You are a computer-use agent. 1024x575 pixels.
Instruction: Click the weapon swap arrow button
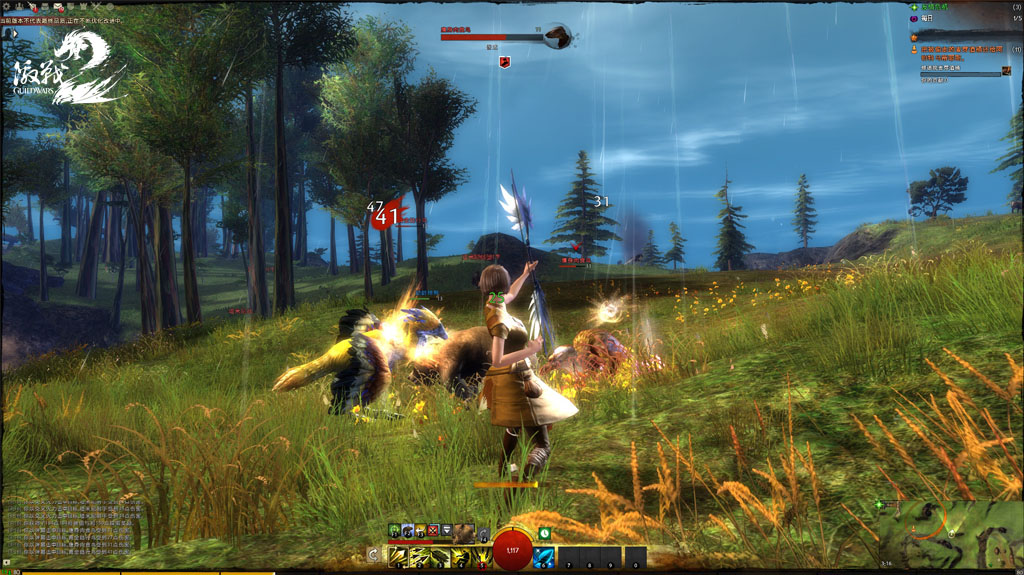point(373,554)
